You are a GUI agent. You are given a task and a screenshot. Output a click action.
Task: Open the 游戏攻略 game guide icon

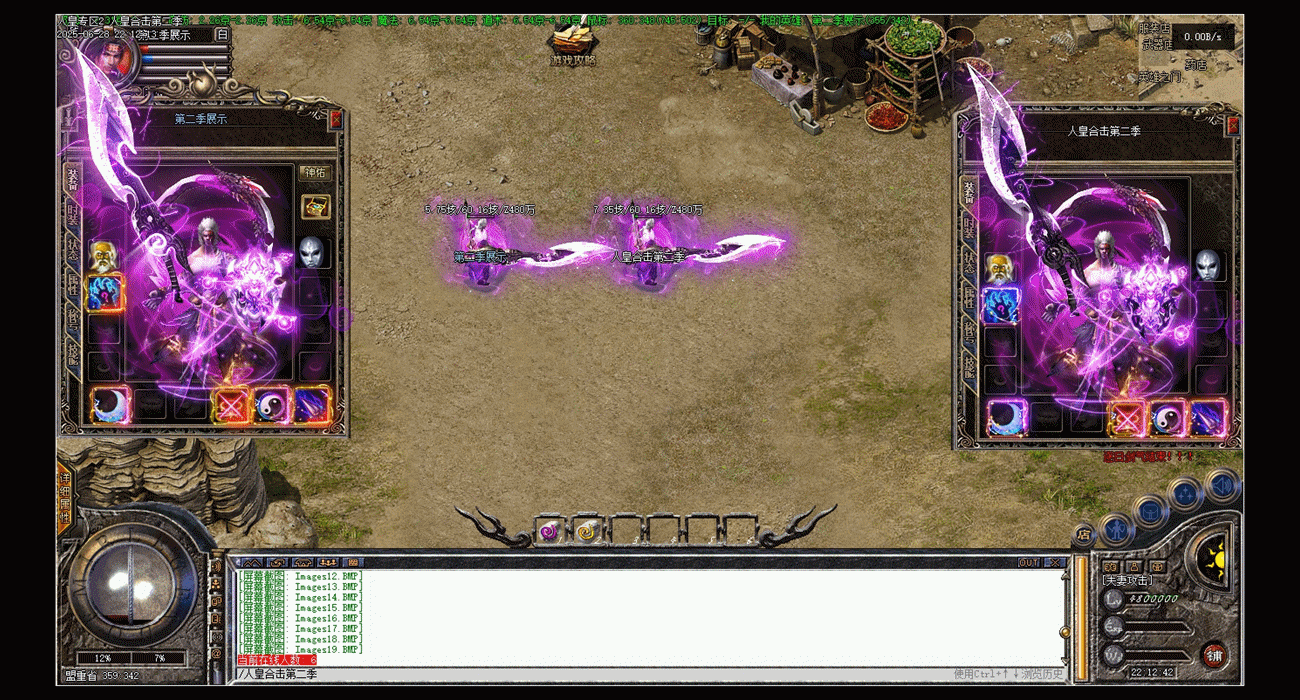[573, 45]
